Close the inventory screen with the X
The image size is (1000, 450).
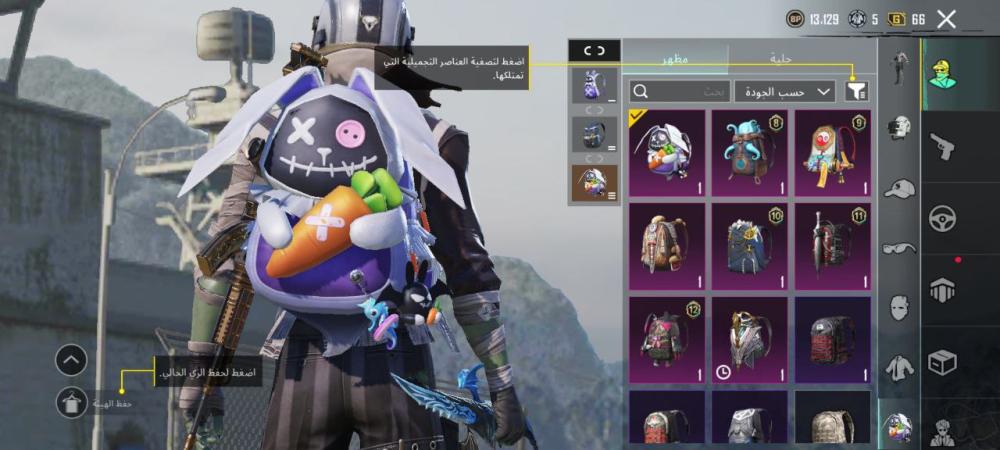pyautogui.click(x=946, y=18)
